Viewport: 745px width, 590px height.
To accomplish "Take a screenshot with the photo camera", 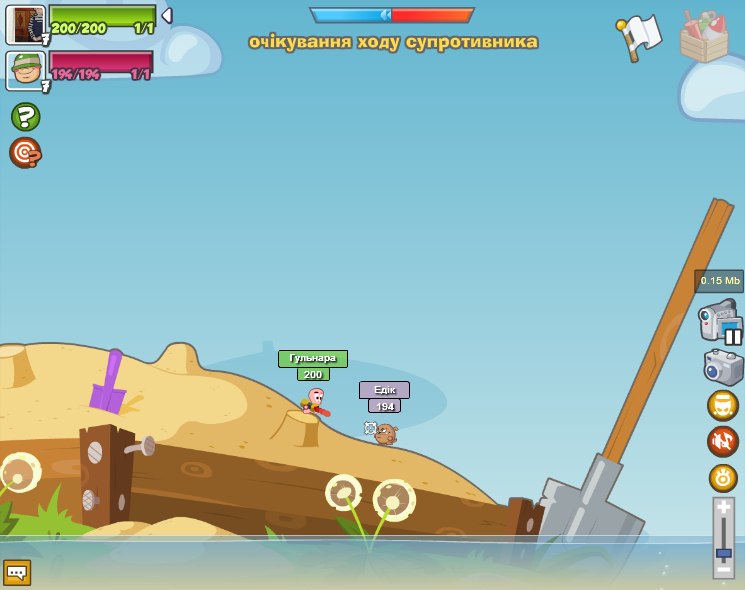I will click(x=723, y=367).
